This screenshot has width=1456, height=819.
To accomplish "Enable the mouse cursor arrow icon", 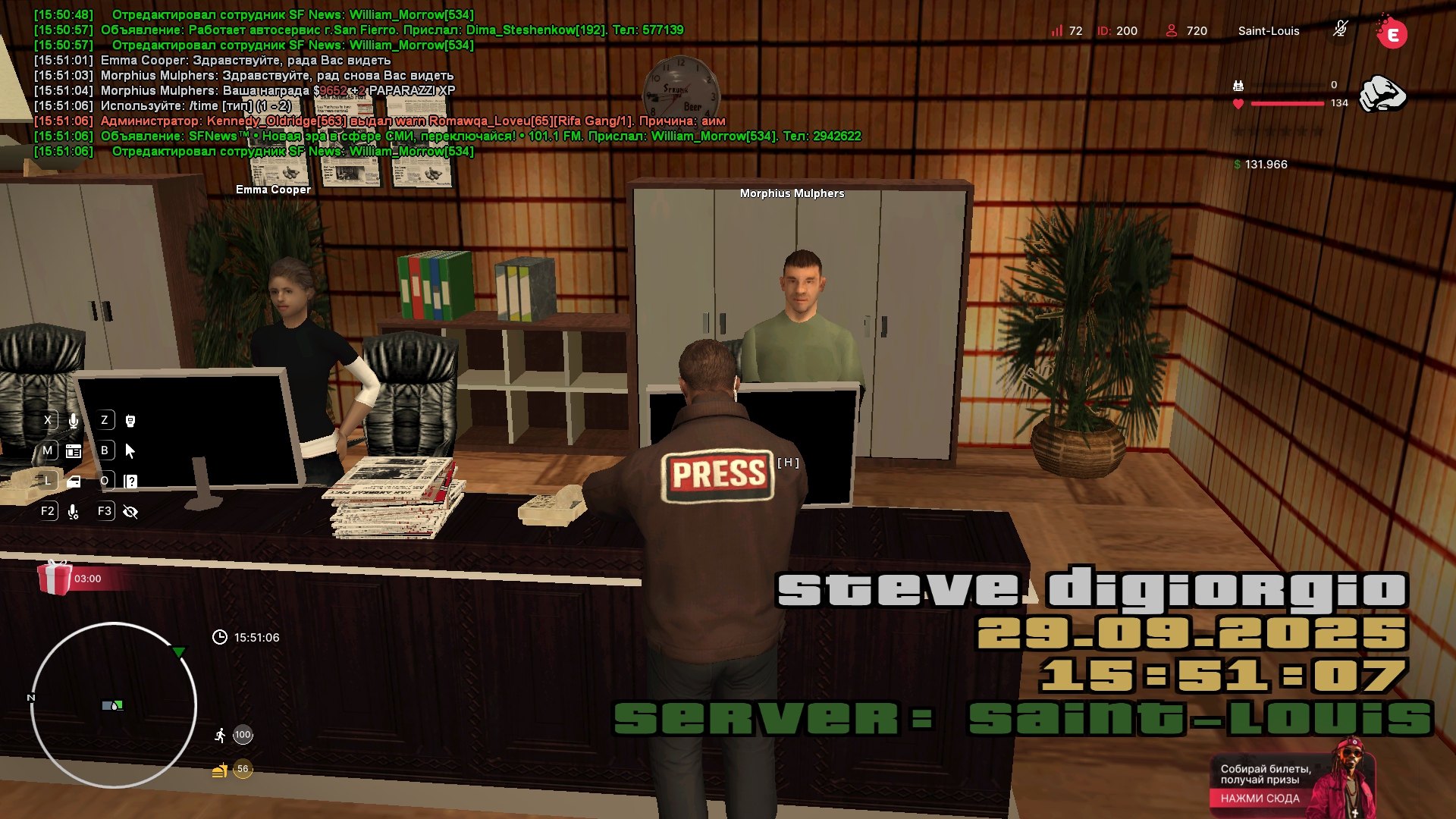I will [130, 451].
